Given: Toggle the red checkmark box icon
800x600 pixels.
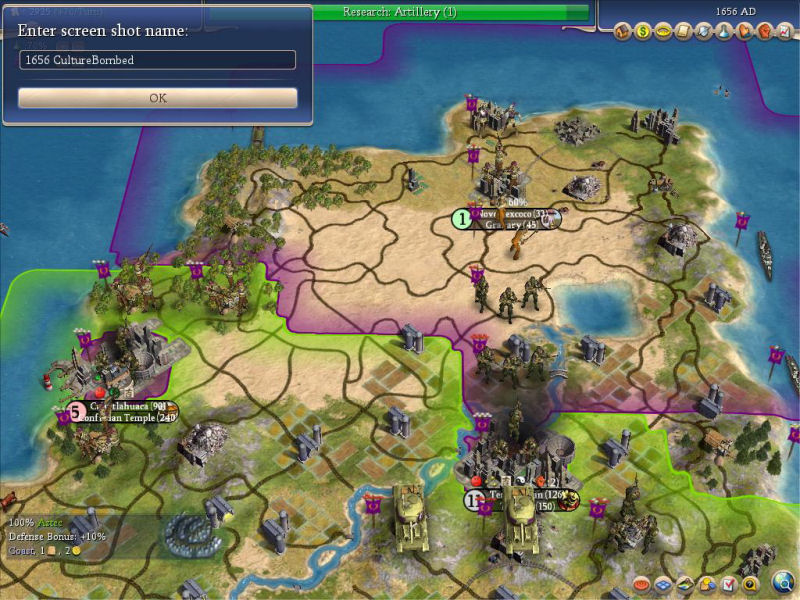Looking at the screenshot, I should point(728,583).
